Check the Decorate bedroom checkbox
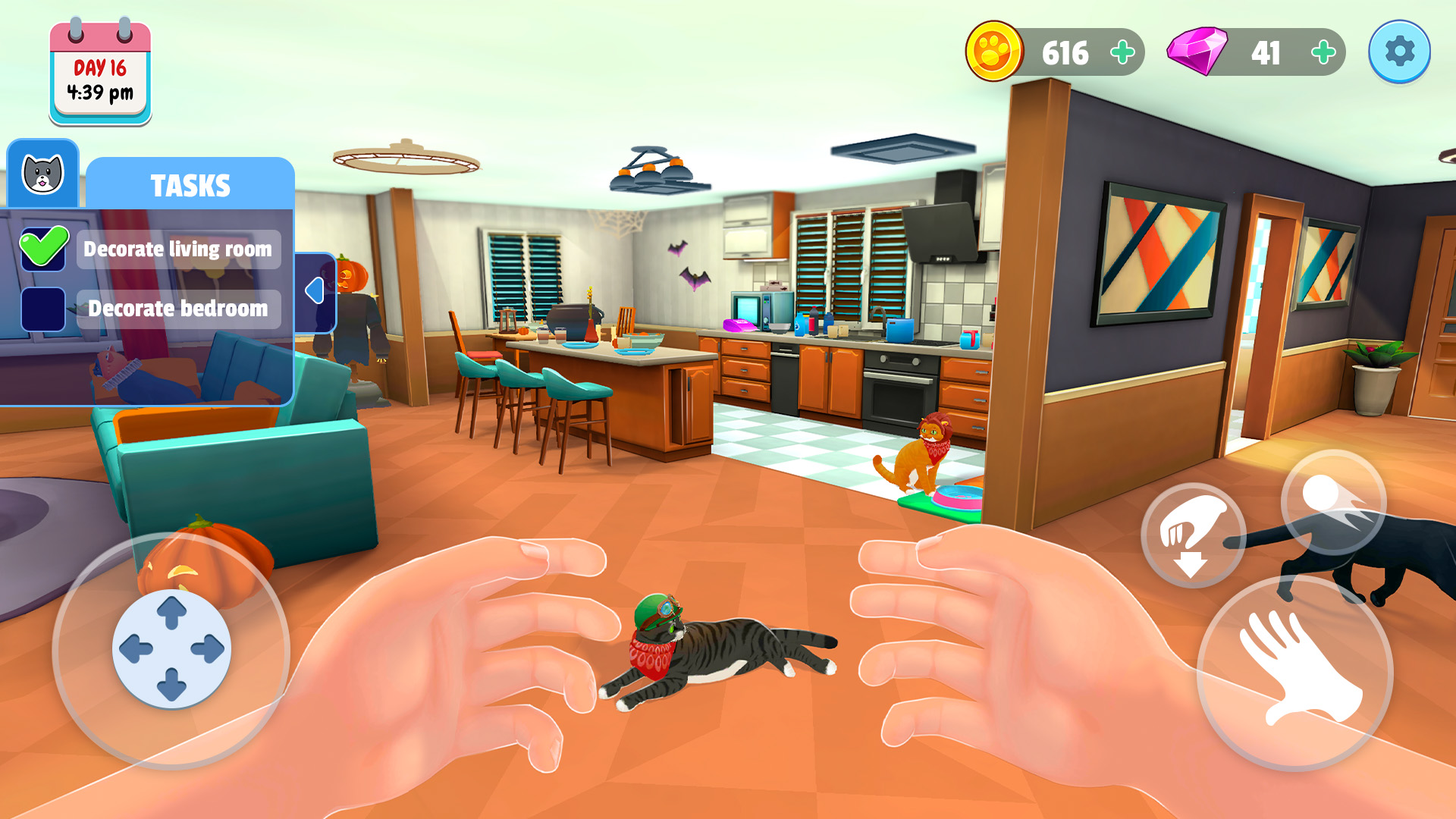The height and width of the screenshot is (819, 1456). 43,309
